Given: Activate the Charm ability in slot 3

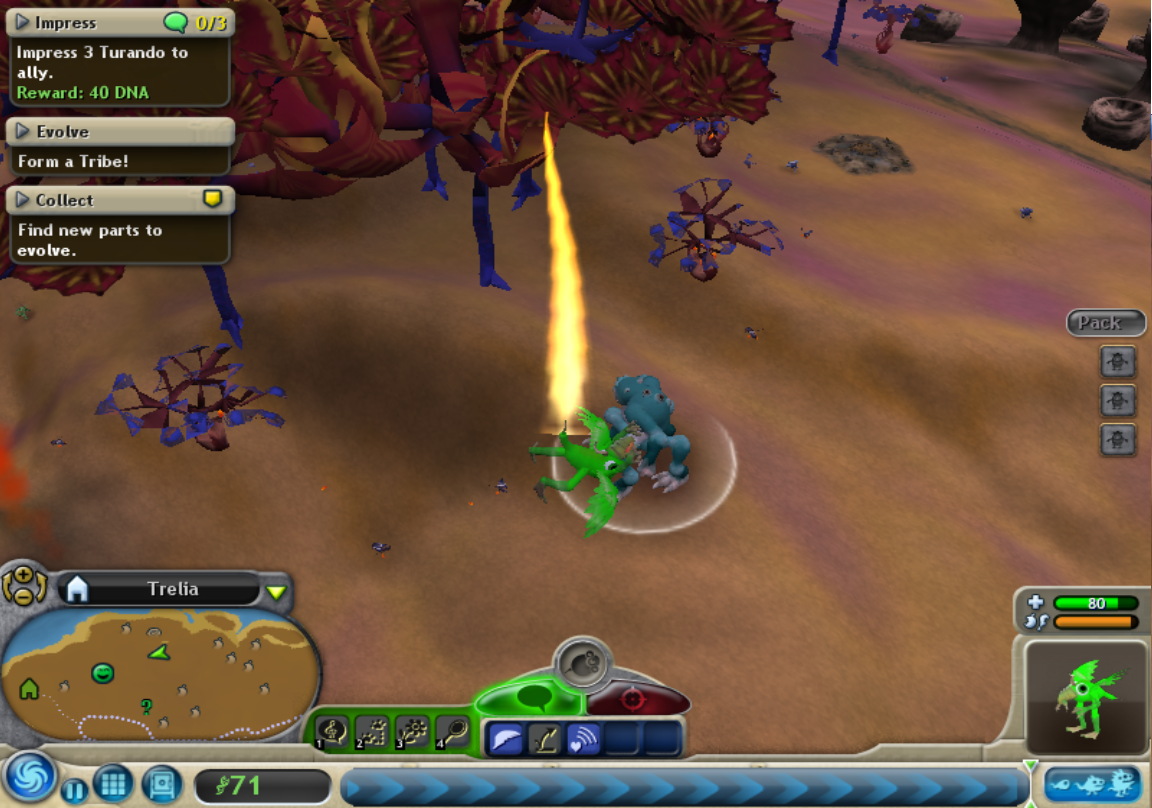Looking at the screenshot, I should pos(412,733).
